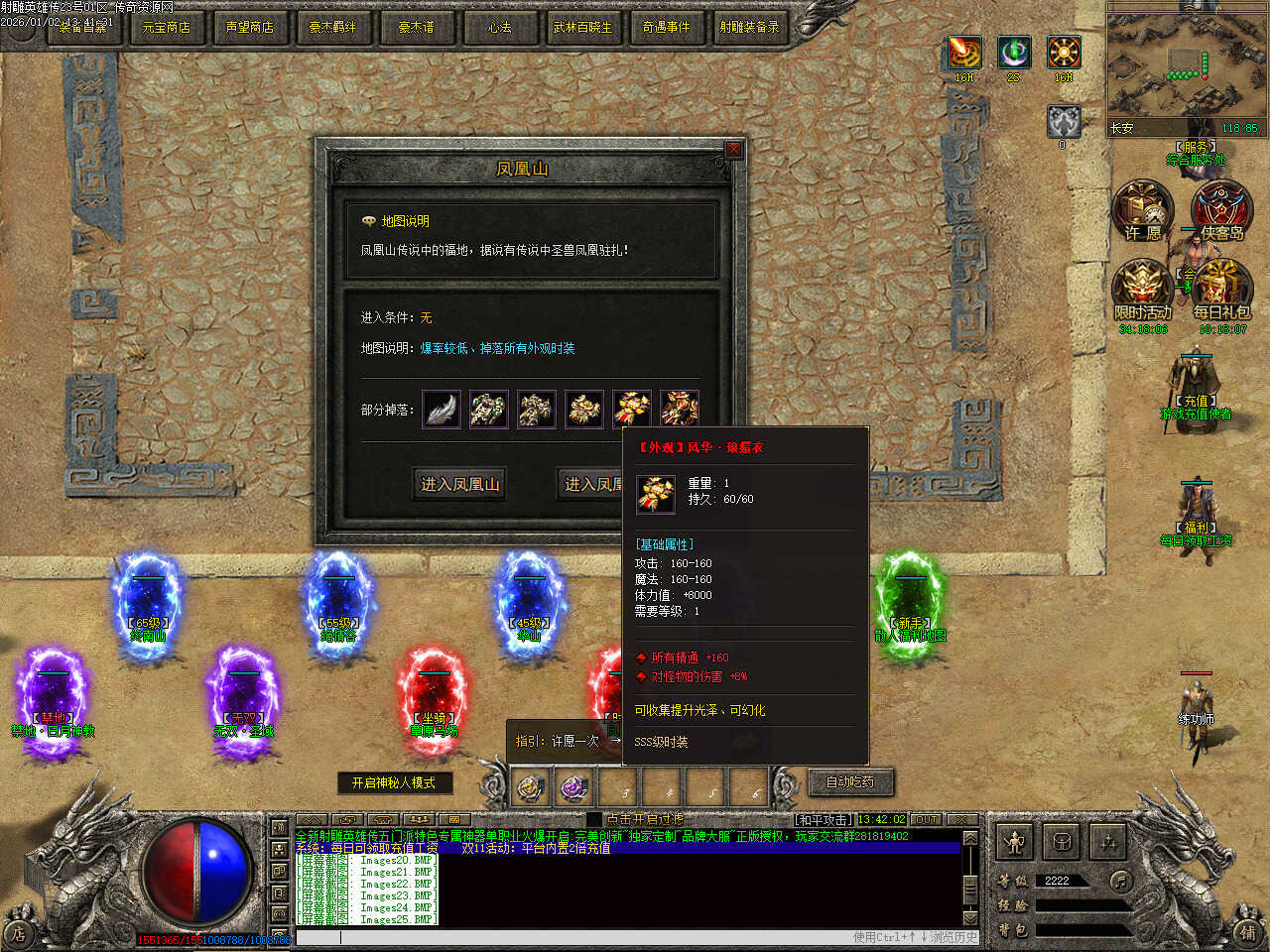Open the 奇遇事件 menu
The height and width of the screenshot is (952, 1270).
click(666, 27)
